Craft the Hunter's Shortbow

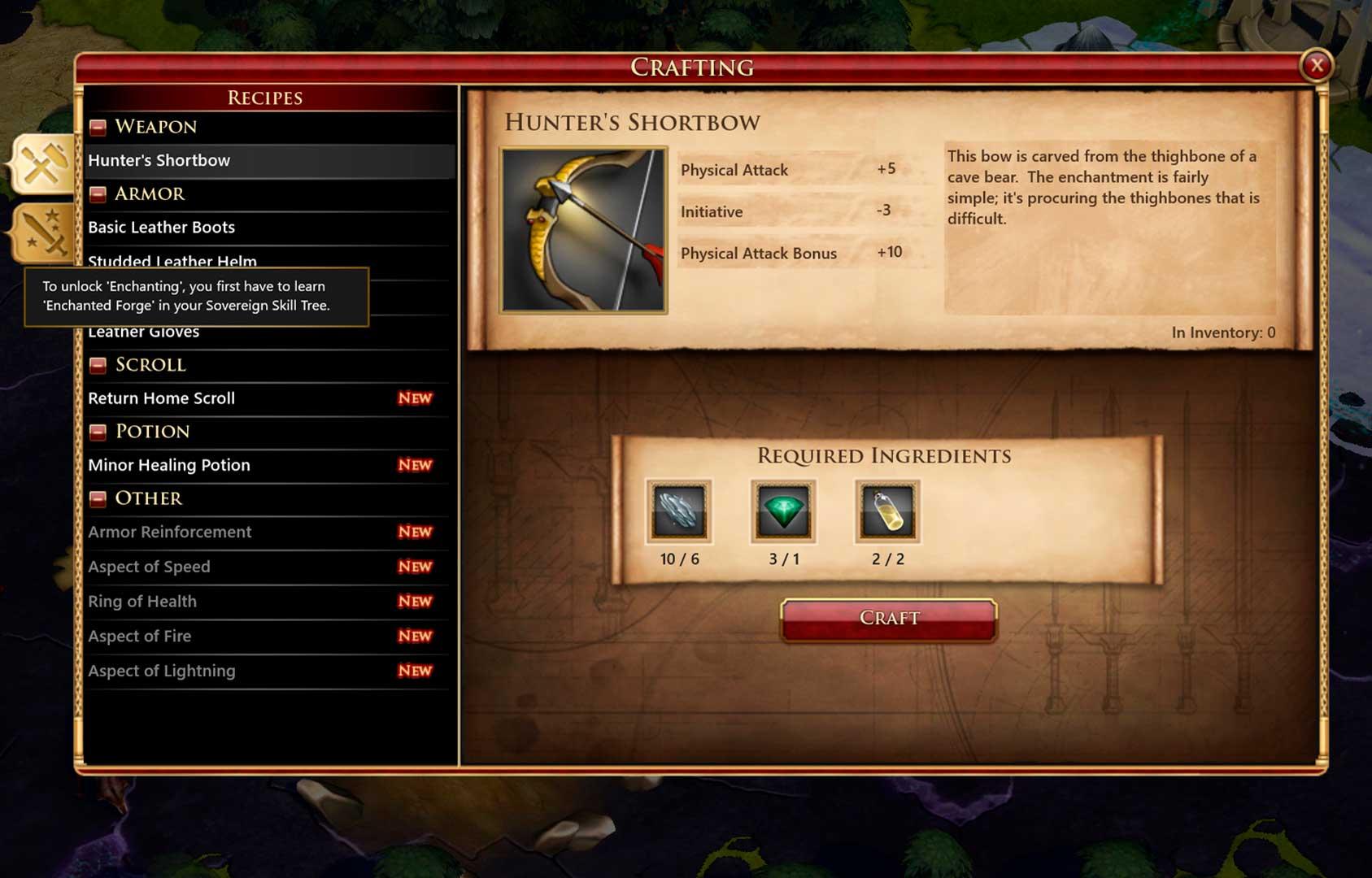[x=888, y=619]
